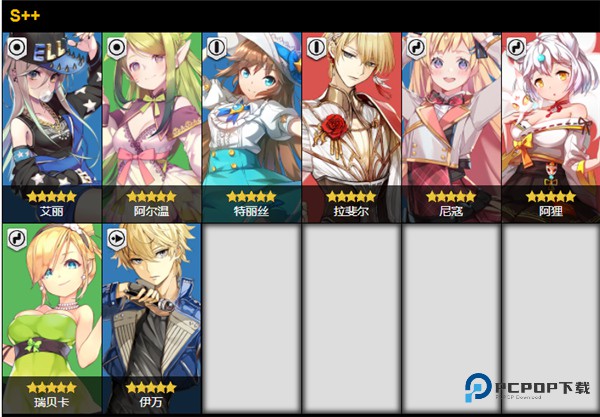This screenshot has height=417, width=600.
Task: Pick the 伊万 character card
Action: 152,316
